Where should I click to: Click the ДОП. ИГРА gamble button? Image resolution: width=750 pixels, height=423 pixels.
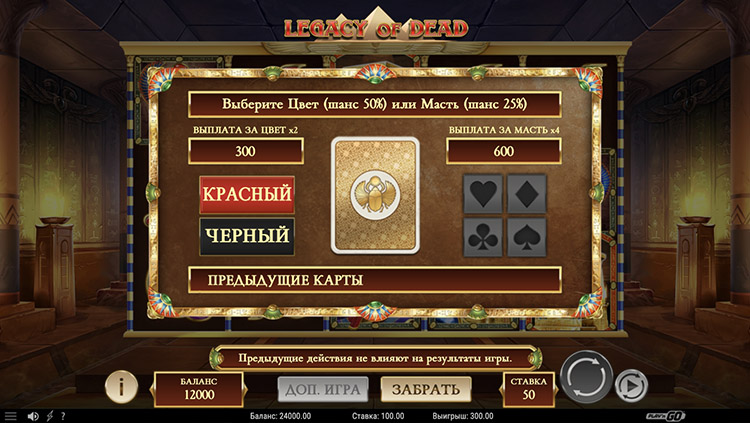pos(322,389)
